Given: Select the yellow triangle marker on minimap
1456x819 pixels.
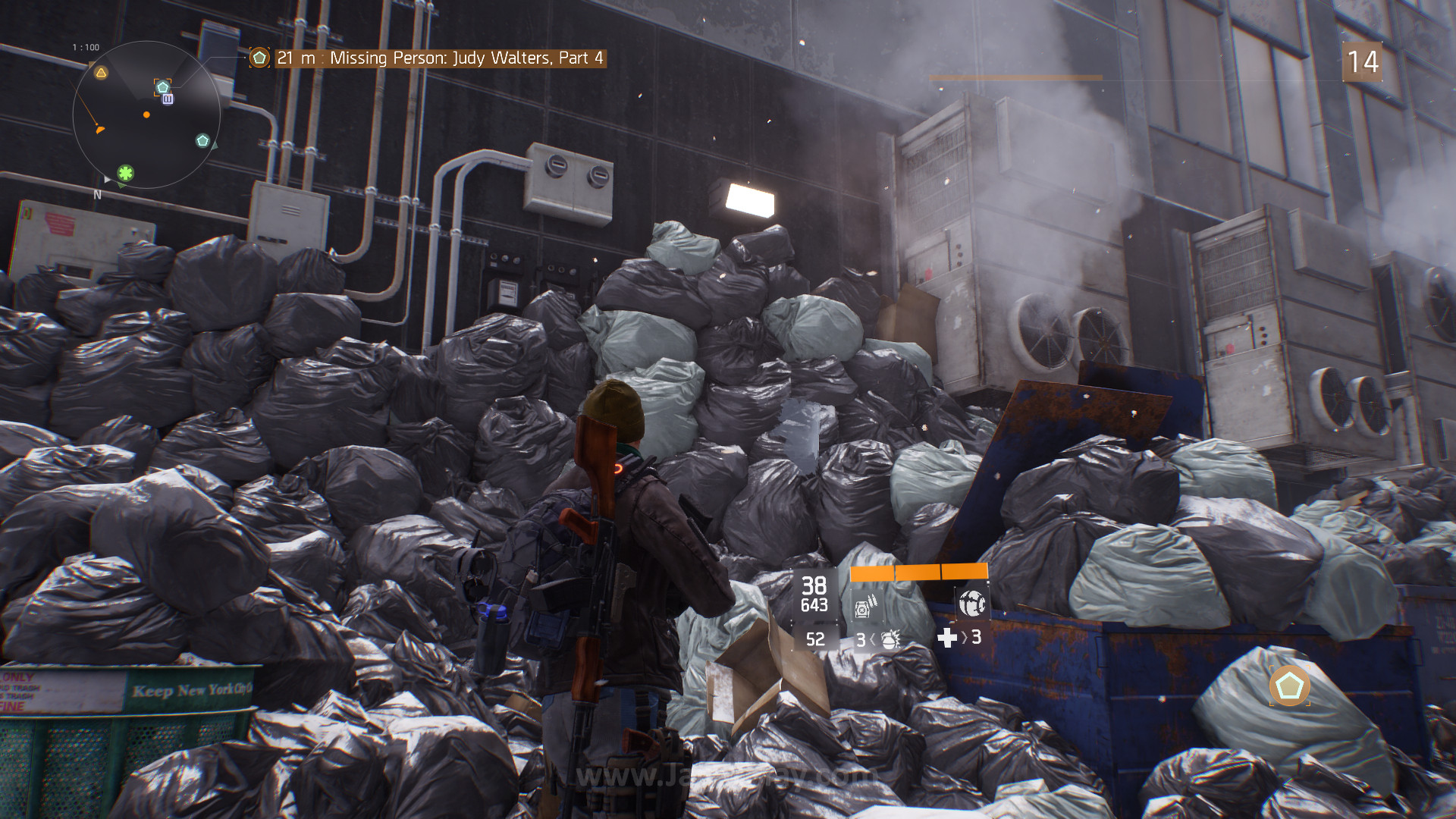Looking at the screenshot, I should [101, 73].
